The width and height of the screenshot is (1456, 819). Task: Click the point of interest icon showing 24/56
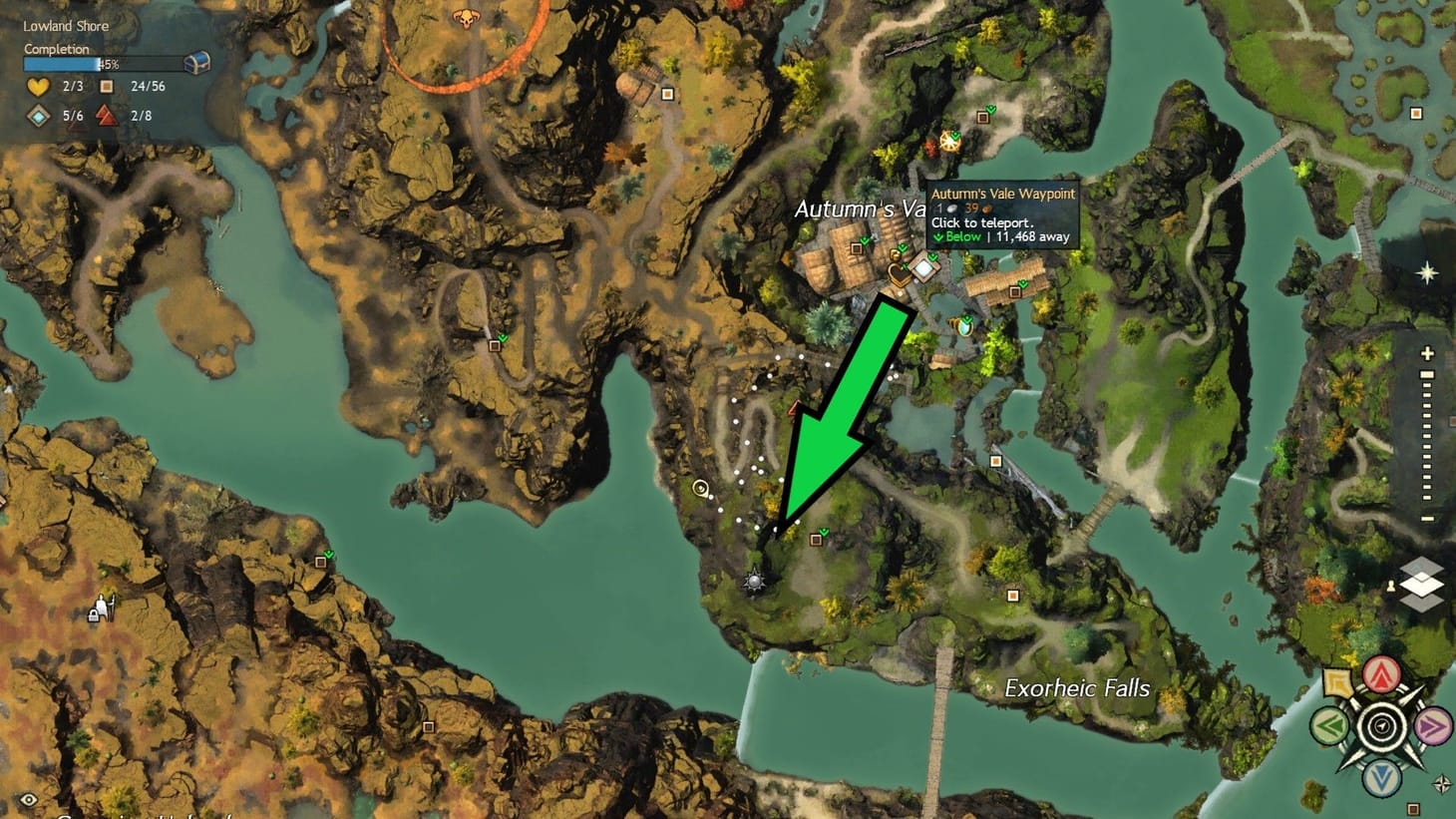108,87
